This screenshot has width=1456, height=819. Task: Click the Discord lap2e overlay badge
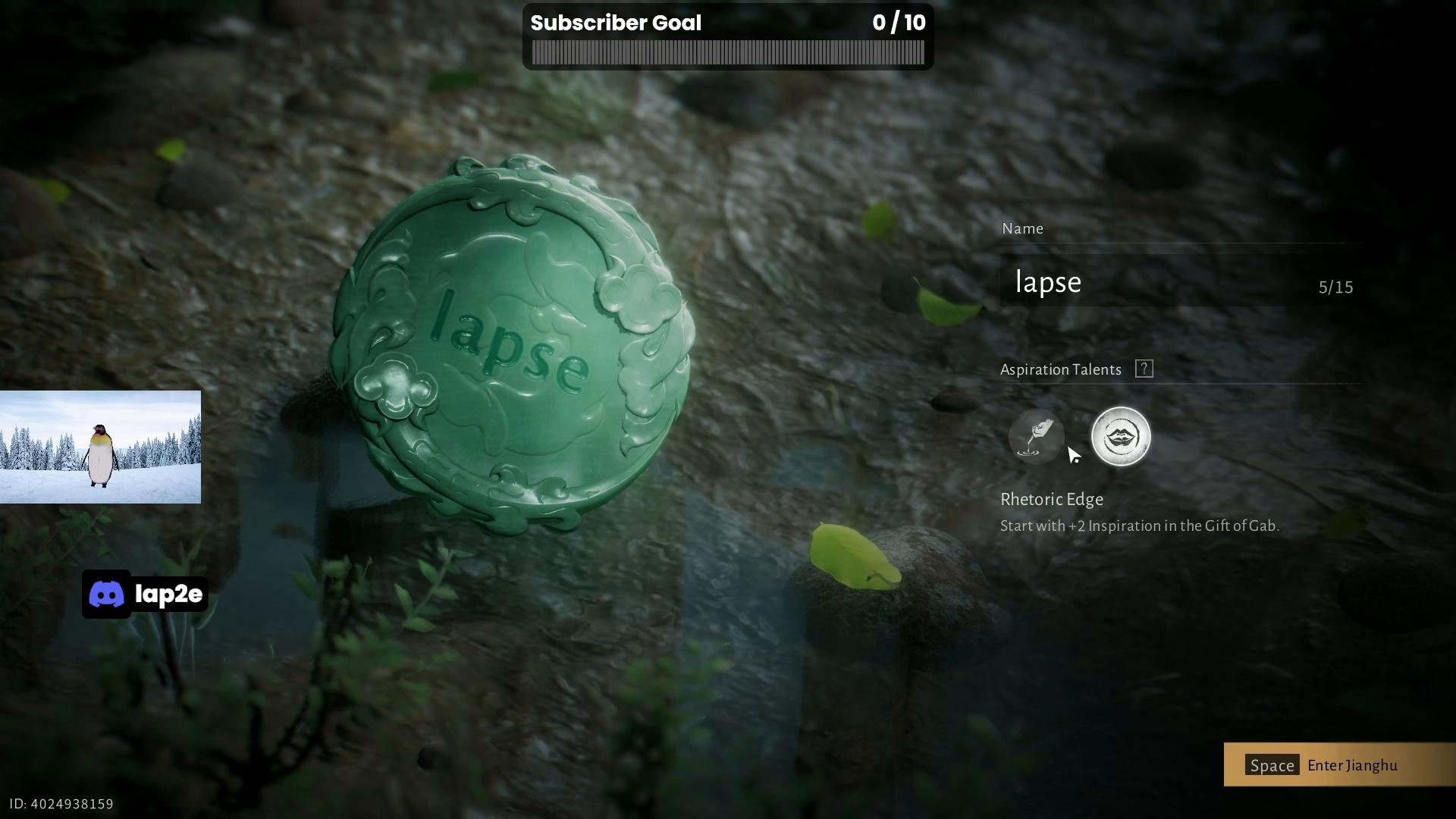145,595
